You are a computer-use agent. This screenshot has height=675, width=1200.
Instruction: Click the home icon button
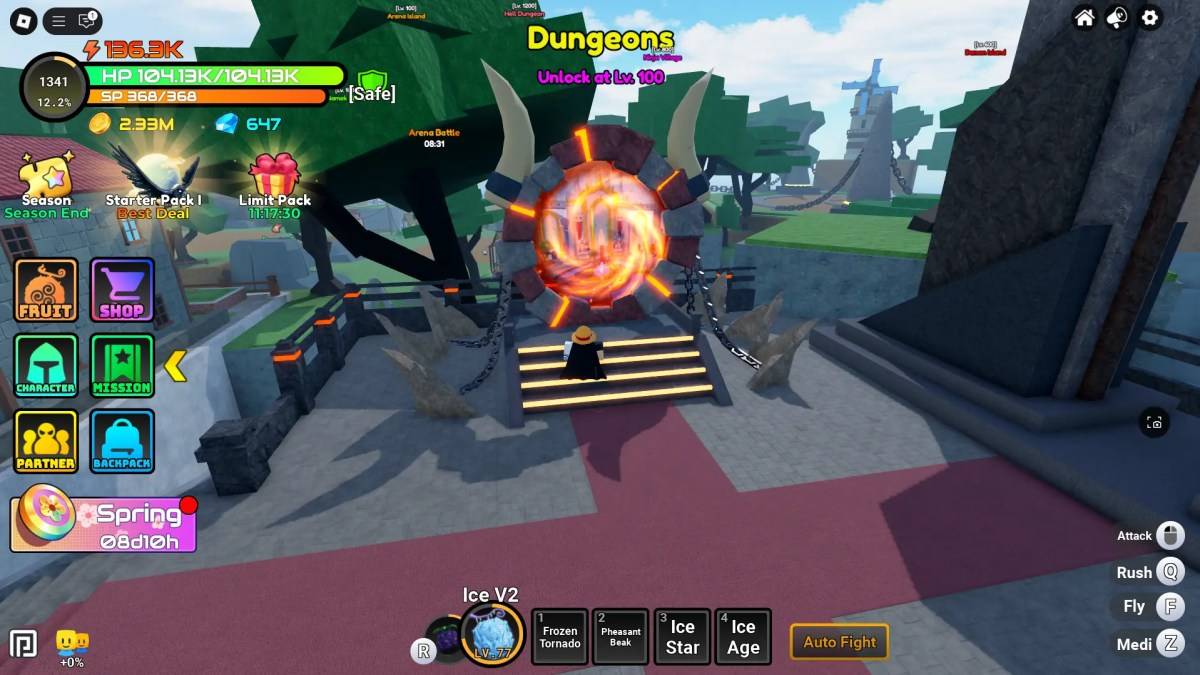click(x=1084, y=18)
